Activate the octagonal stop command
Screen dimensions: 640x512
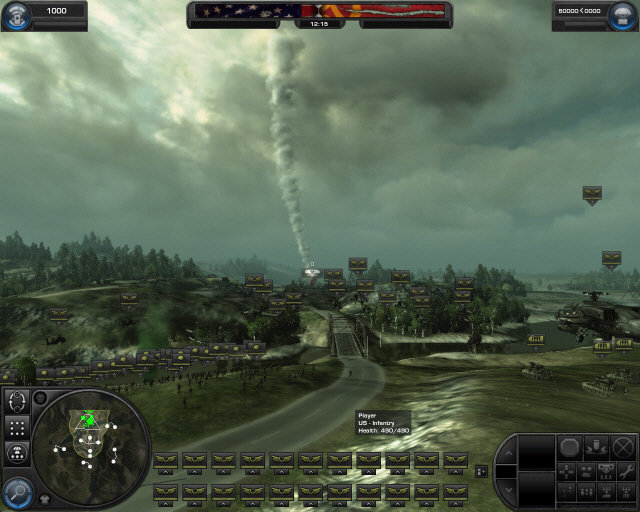(x=569, y=447)
